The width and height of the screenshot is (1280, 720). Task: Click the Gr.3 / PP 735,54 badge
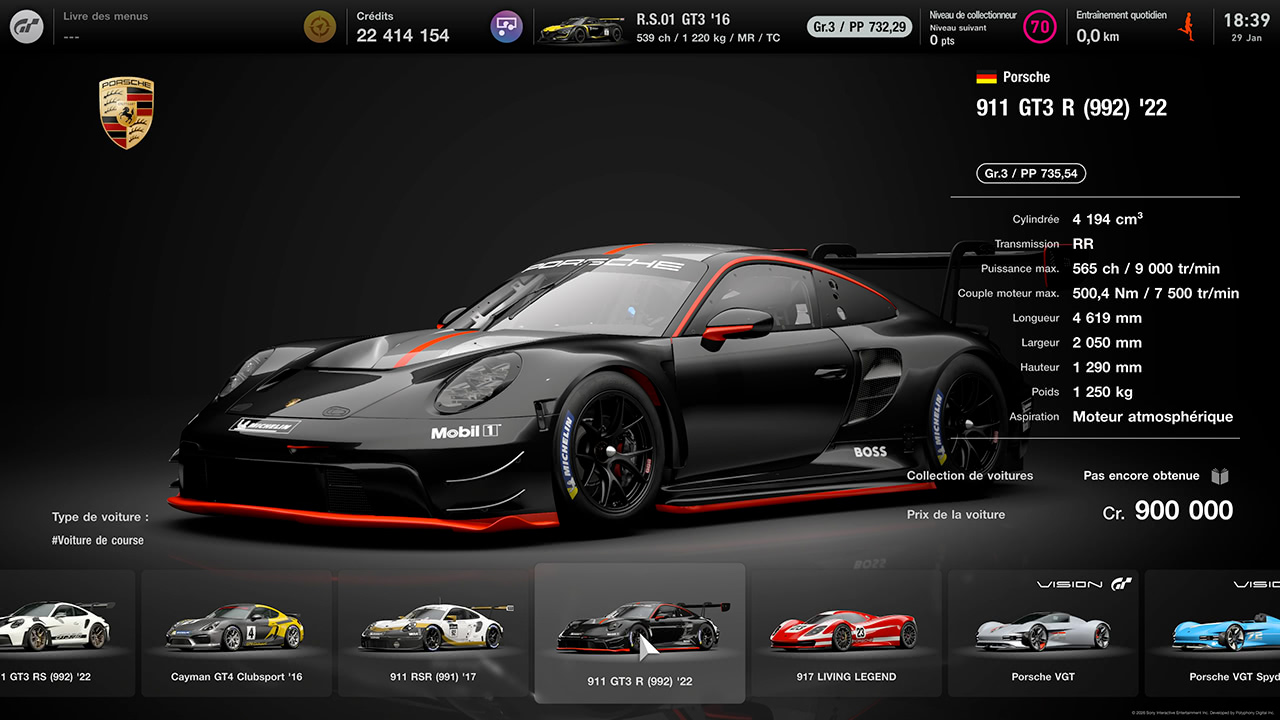[x=1030, y=173]
